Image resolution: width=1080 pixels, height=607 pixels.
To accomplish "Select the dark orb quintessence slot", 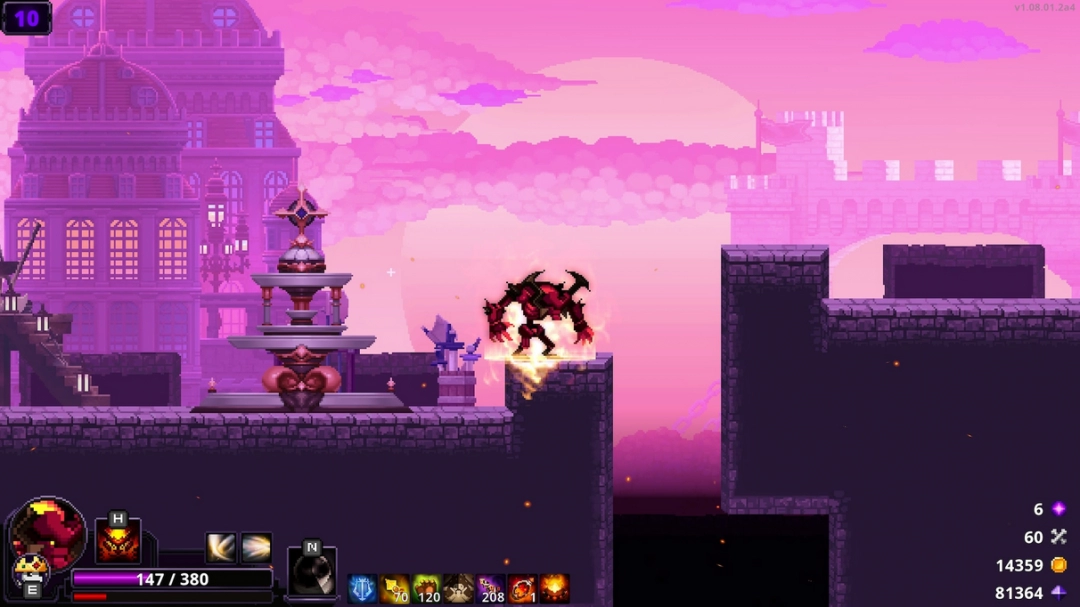I will [312, 573].
